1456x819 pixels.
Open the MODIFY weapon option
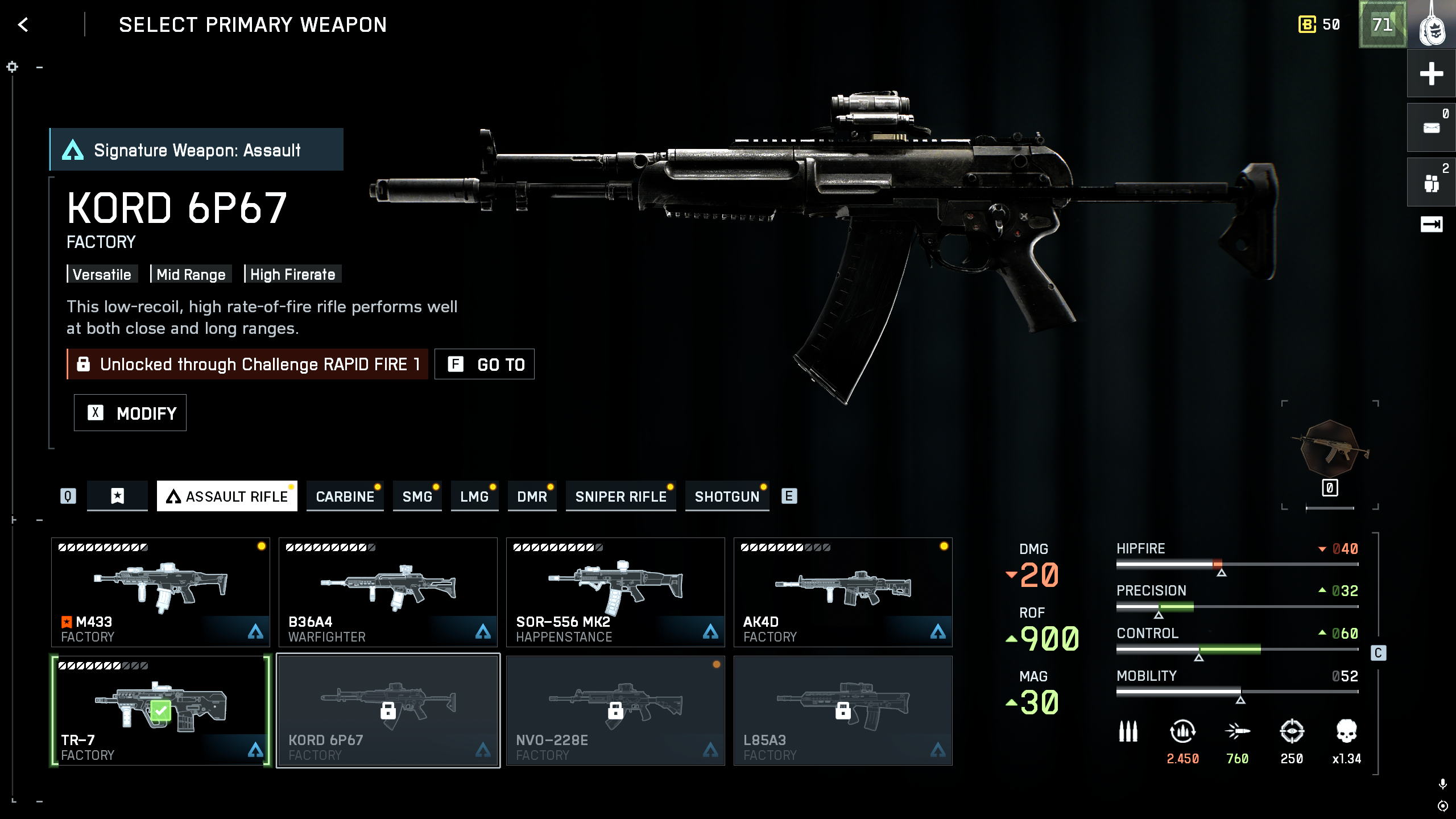130,413
